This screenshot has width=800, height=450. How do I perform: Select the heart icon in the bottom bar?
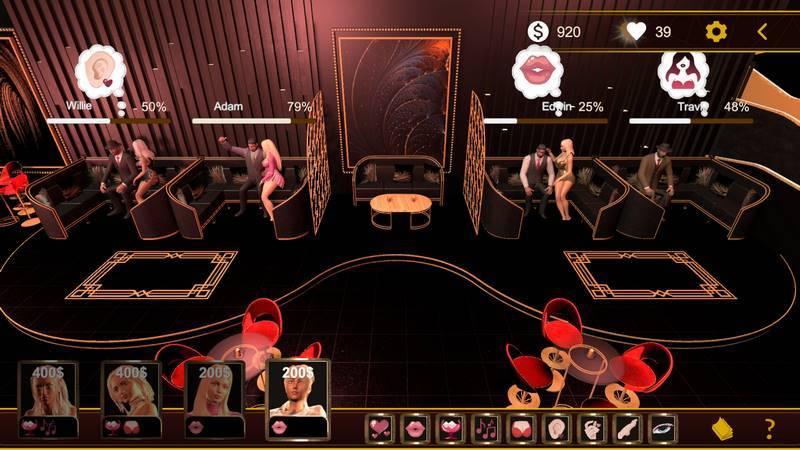point(381,429)
